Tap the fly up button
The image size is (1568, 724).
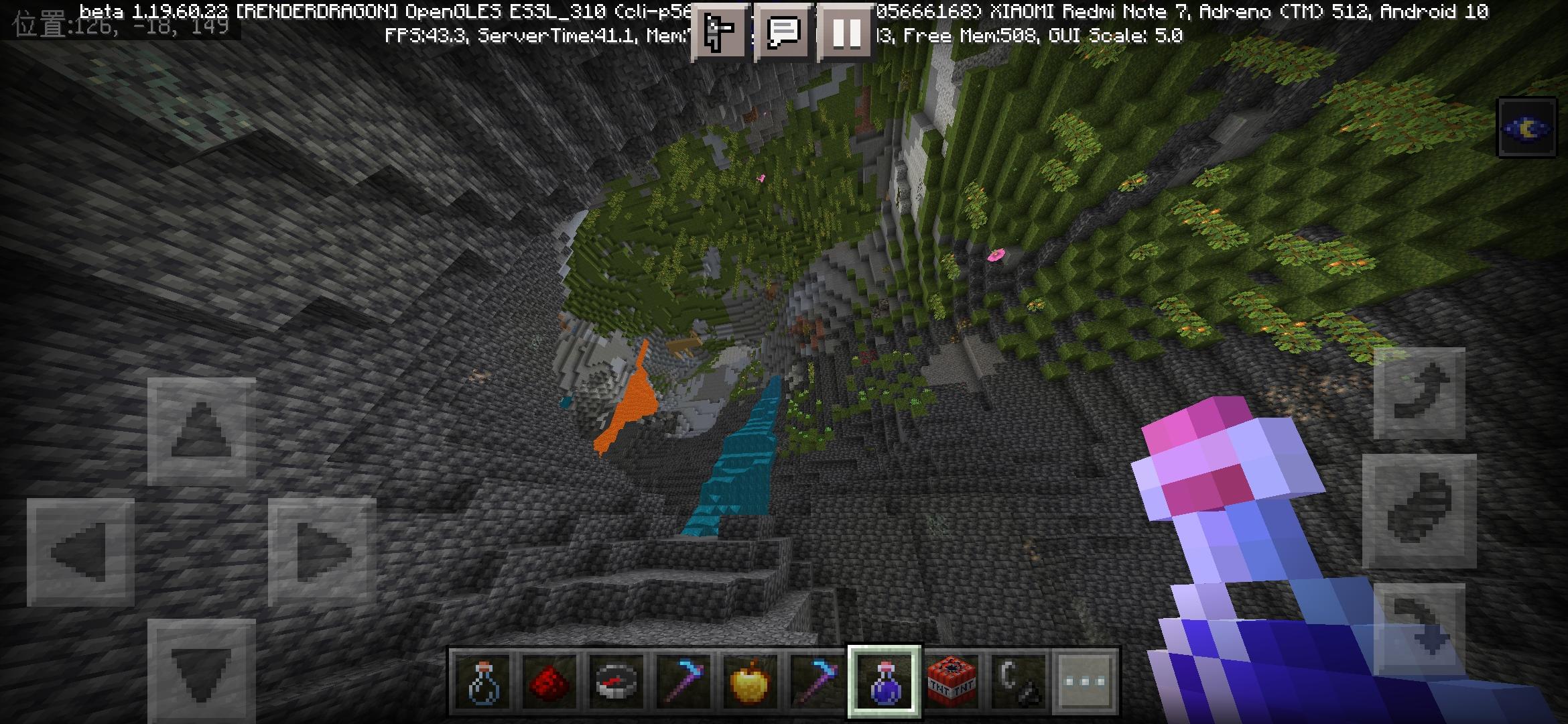coord(1419,394)
